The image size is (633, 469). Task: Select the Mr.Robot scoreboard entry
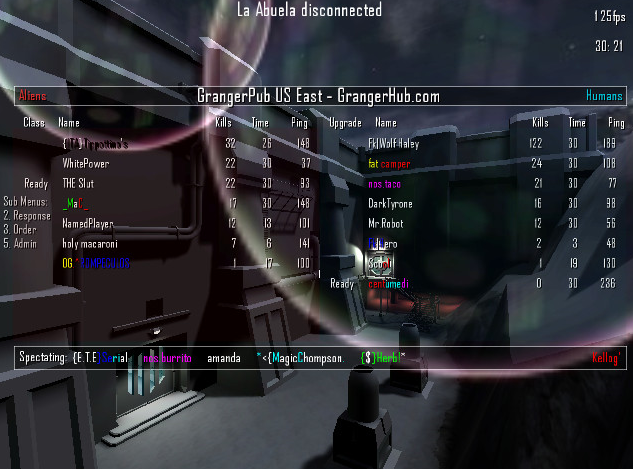point(389,223)
